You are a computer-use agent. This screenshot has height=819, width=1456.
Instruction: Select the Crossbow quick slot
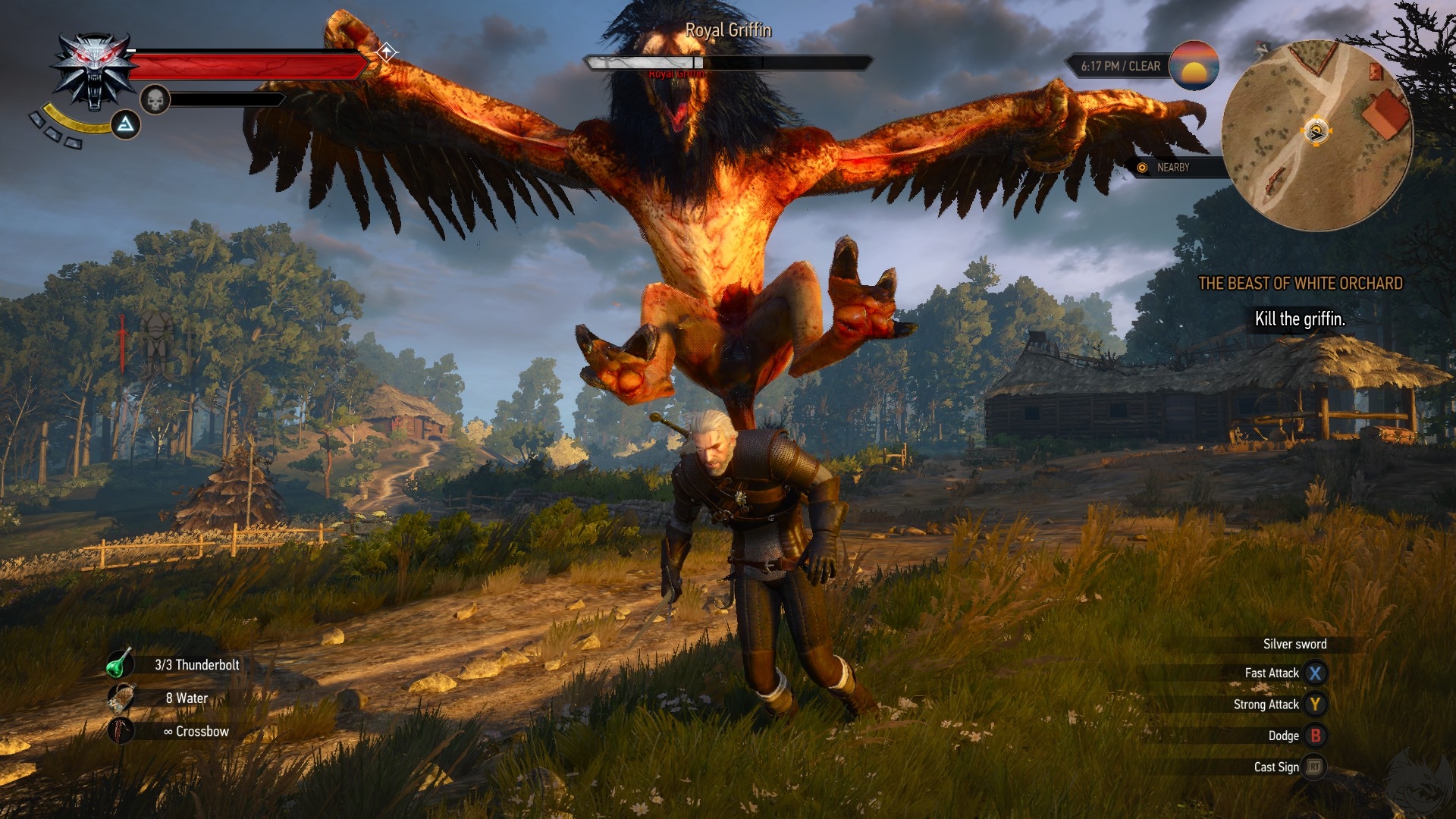pyautogui.click(x=121, y=731)
